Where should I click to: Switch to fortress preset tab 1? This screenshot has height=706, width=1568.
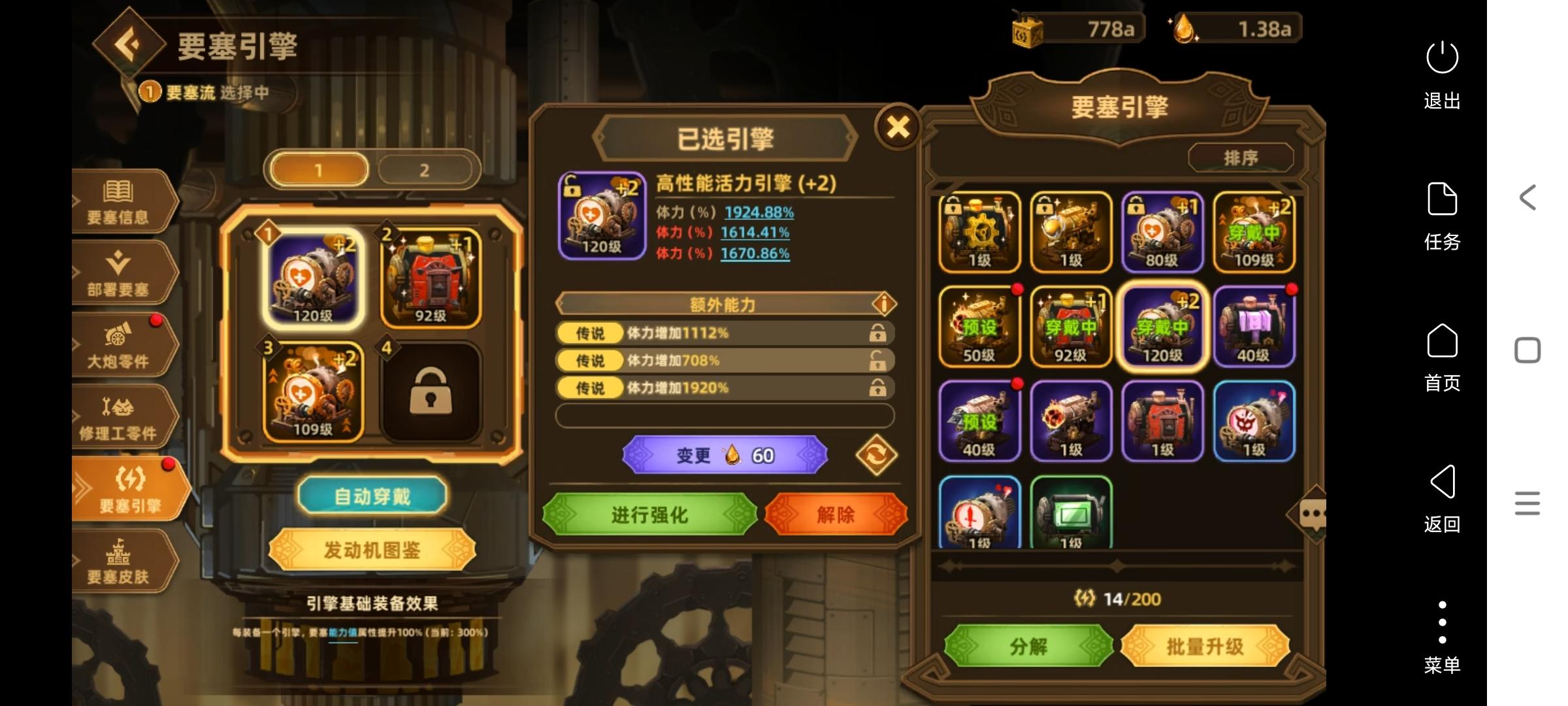[318, 169]
